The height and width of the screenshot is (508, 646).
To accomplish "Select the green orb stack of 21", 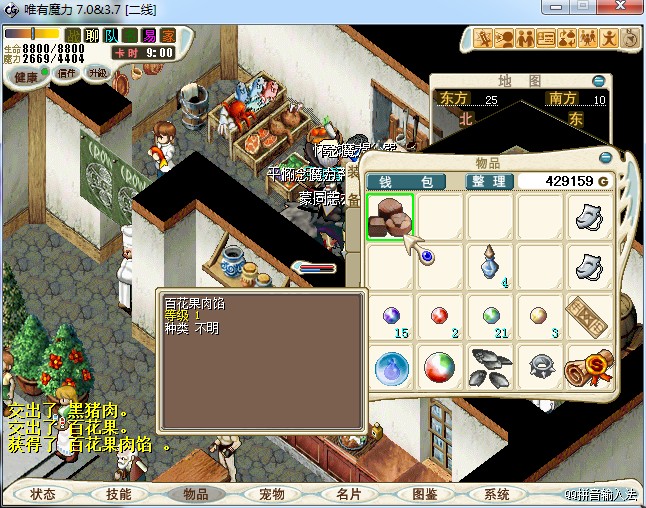I will (490, 317).
